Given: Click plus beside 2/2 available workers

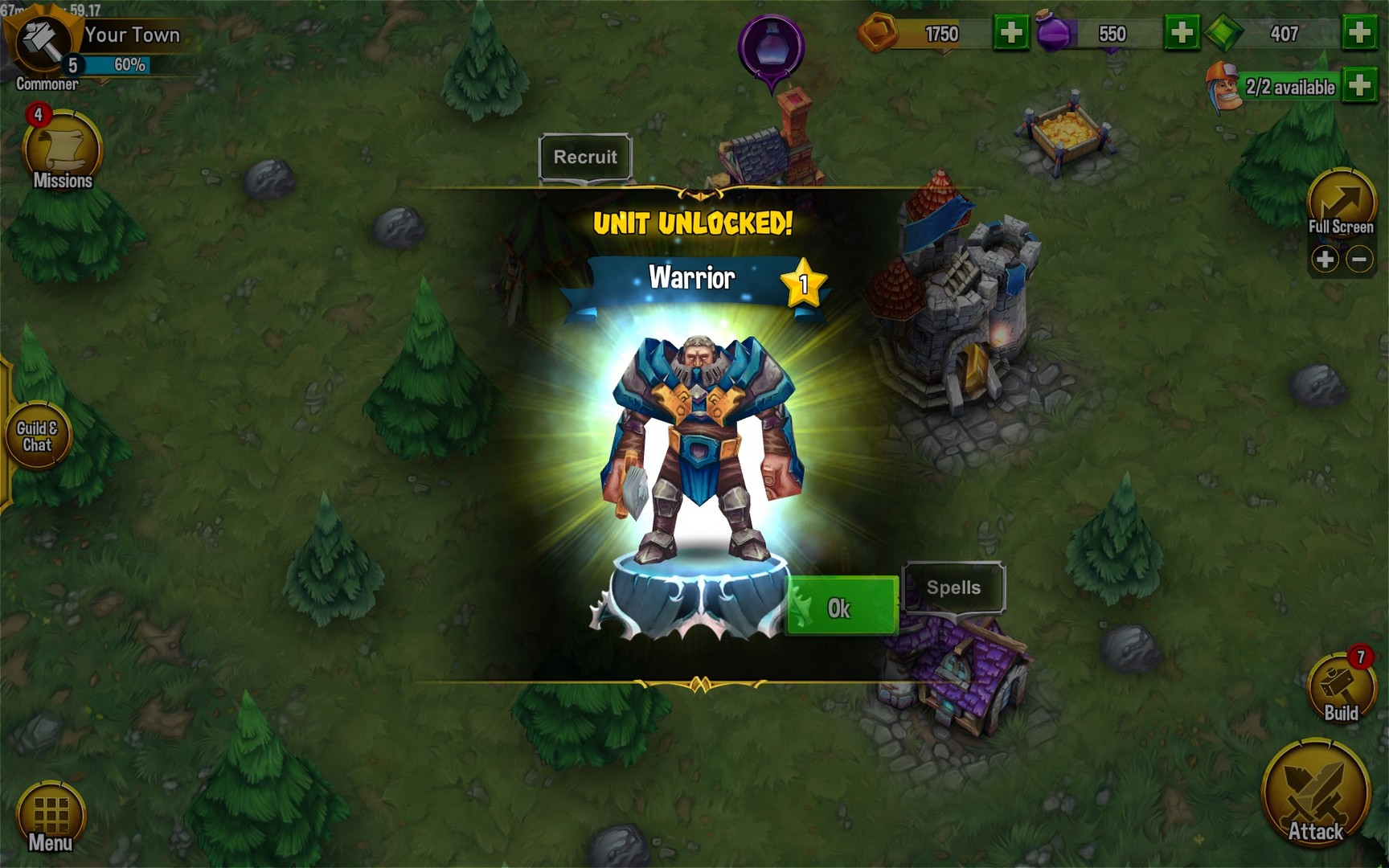Looking at the screenshot, I should [x=1358, y=82].
